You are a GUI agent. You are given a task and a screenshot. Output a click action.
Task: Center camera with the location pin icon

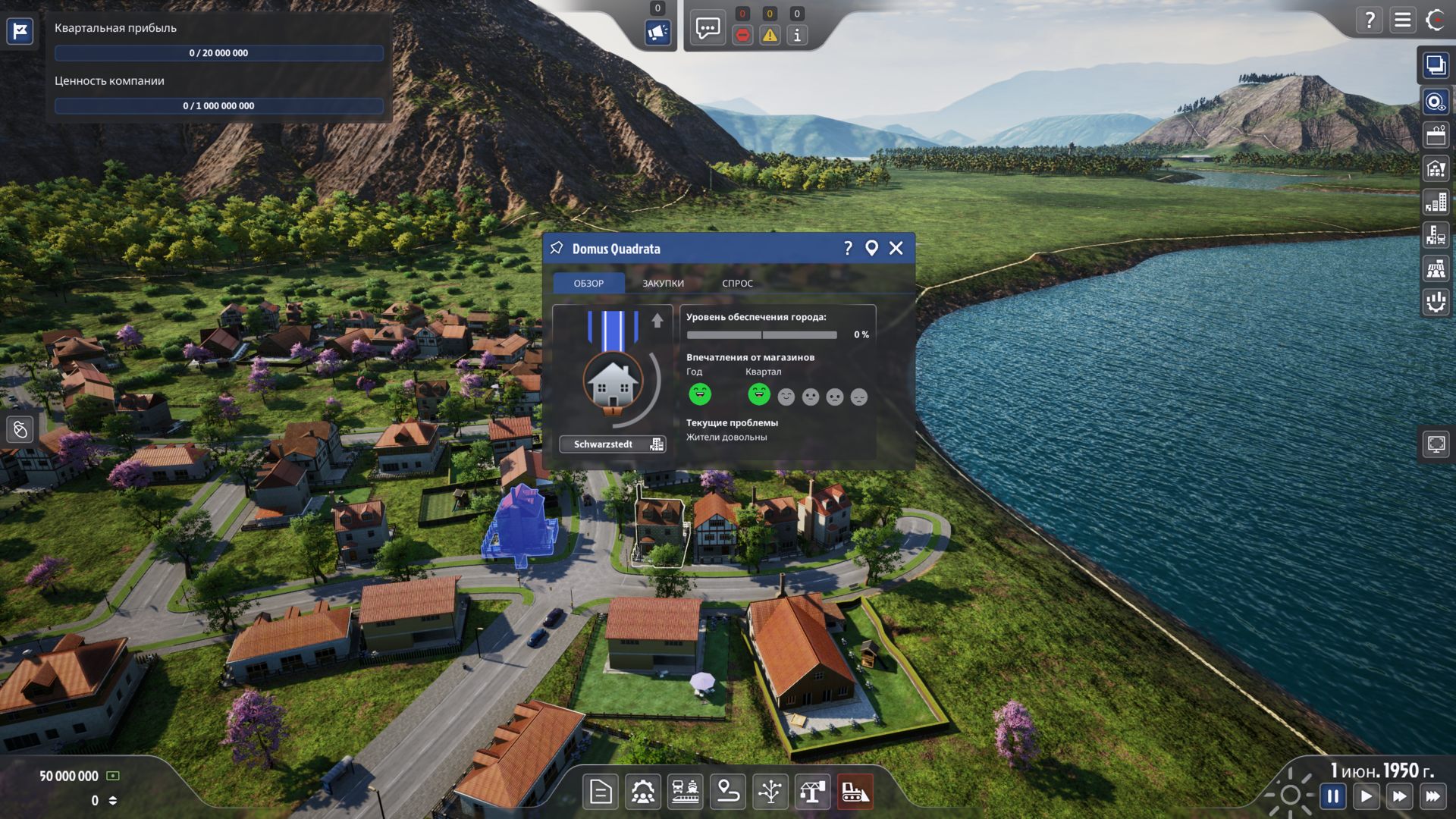point(871,248)
